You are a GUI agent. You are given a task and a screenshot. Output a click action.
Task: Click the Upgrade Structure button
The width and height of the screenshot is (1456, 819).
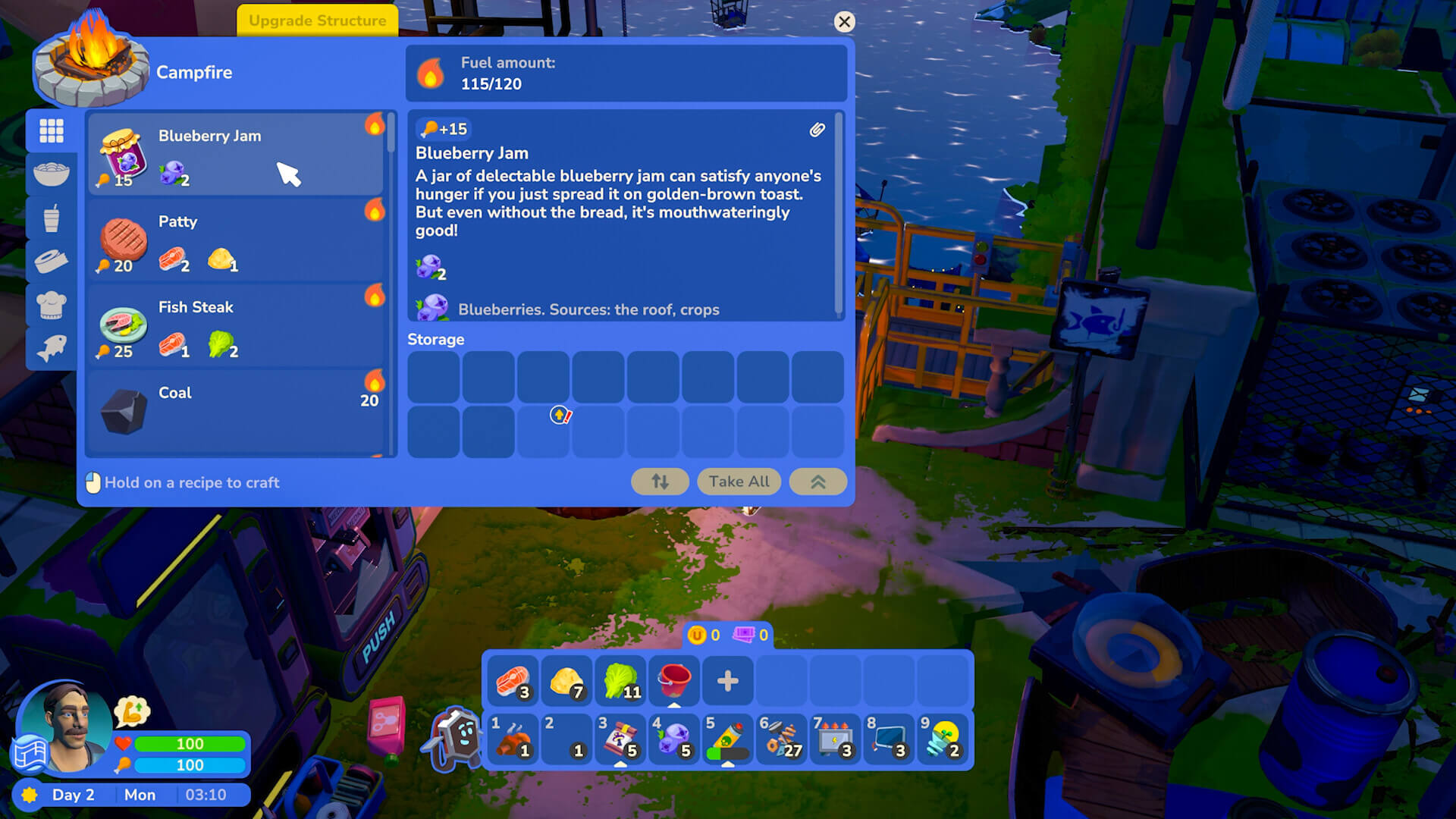click(317, 20)
